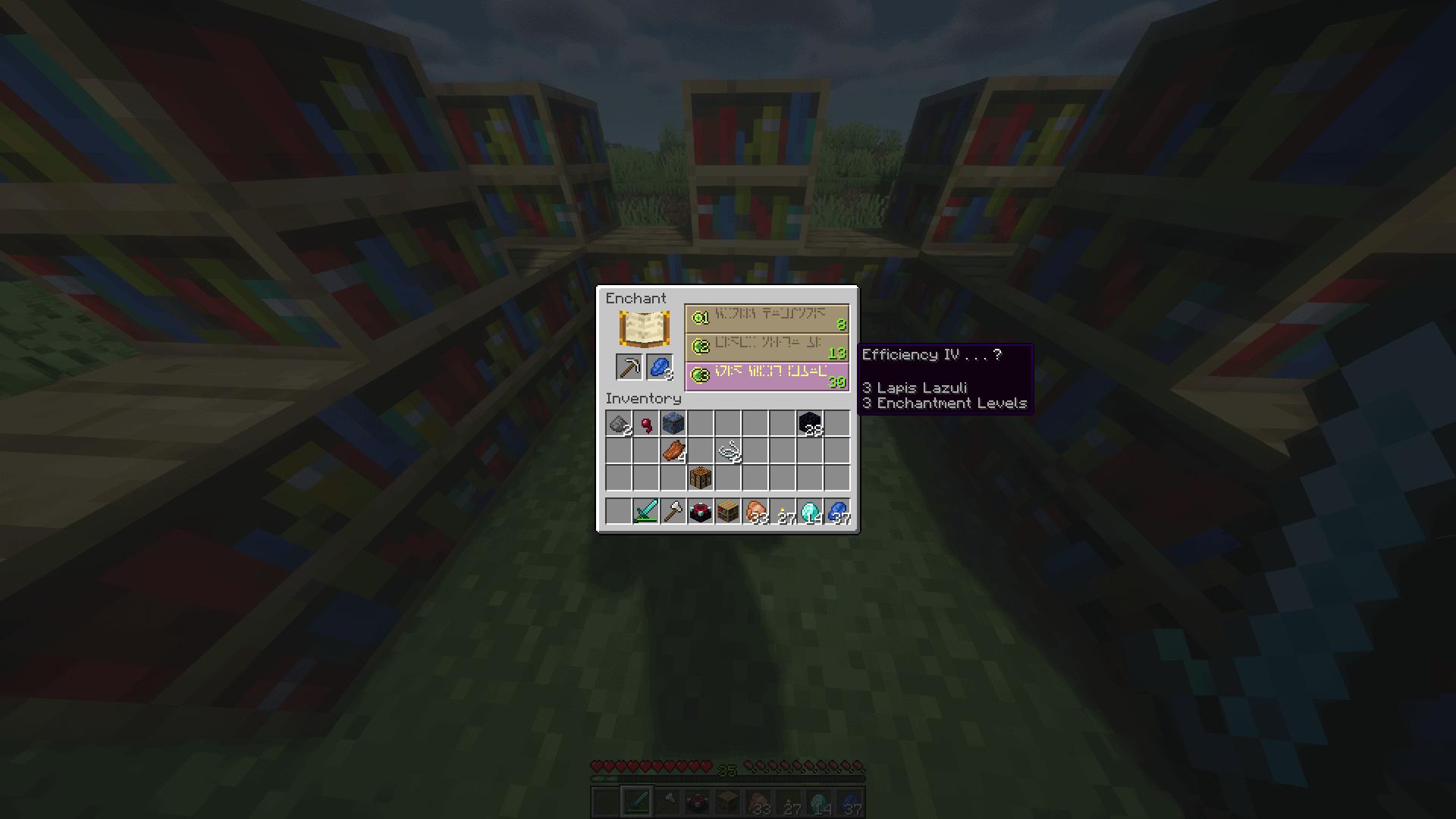The height and width of the screenshot is (819, 1456).
Task: Select the diamond sword in the hotbar
Action: 645,511
